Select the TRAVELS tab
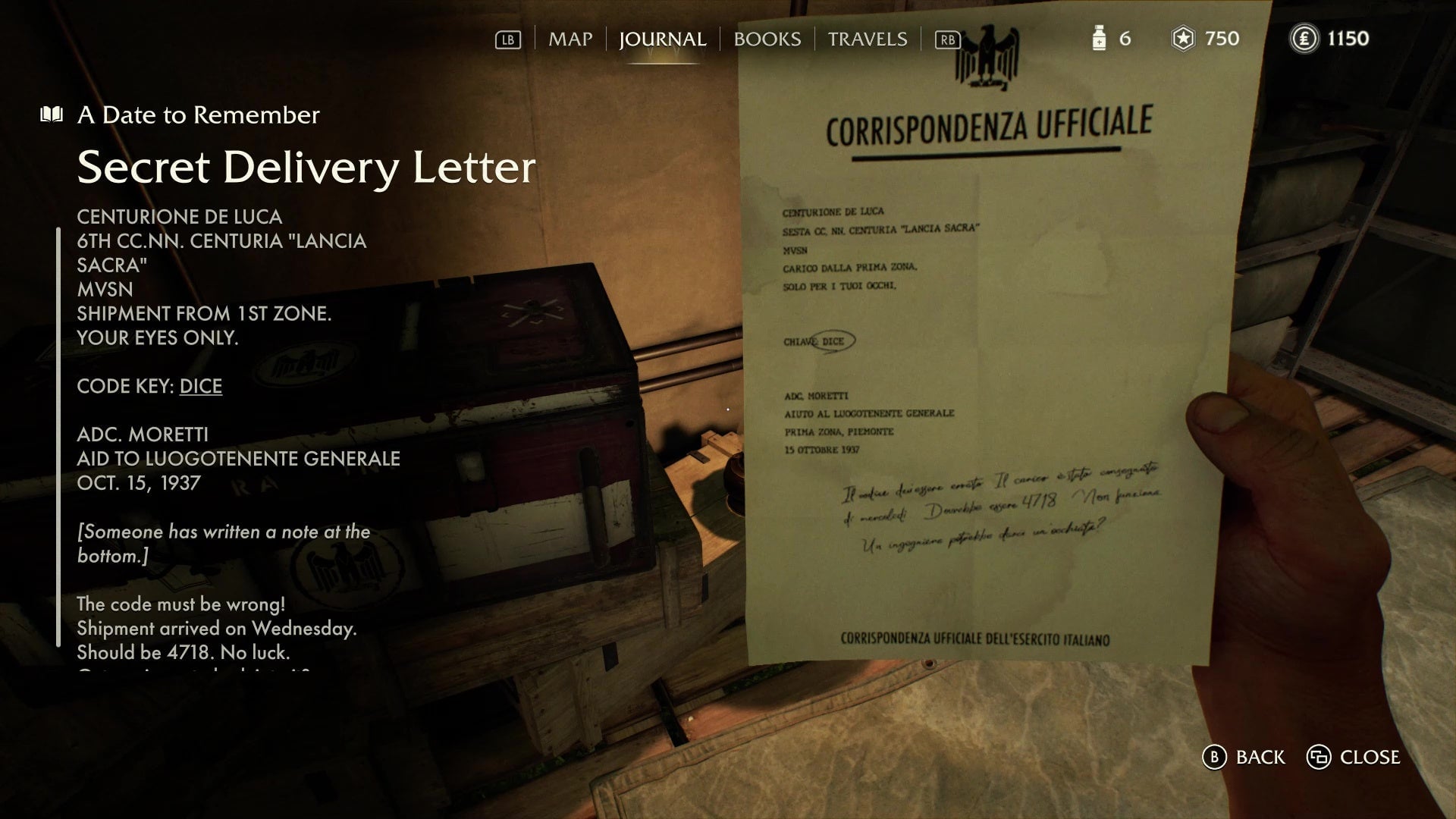The image size is (1456, 819). [x=867, y=39]
